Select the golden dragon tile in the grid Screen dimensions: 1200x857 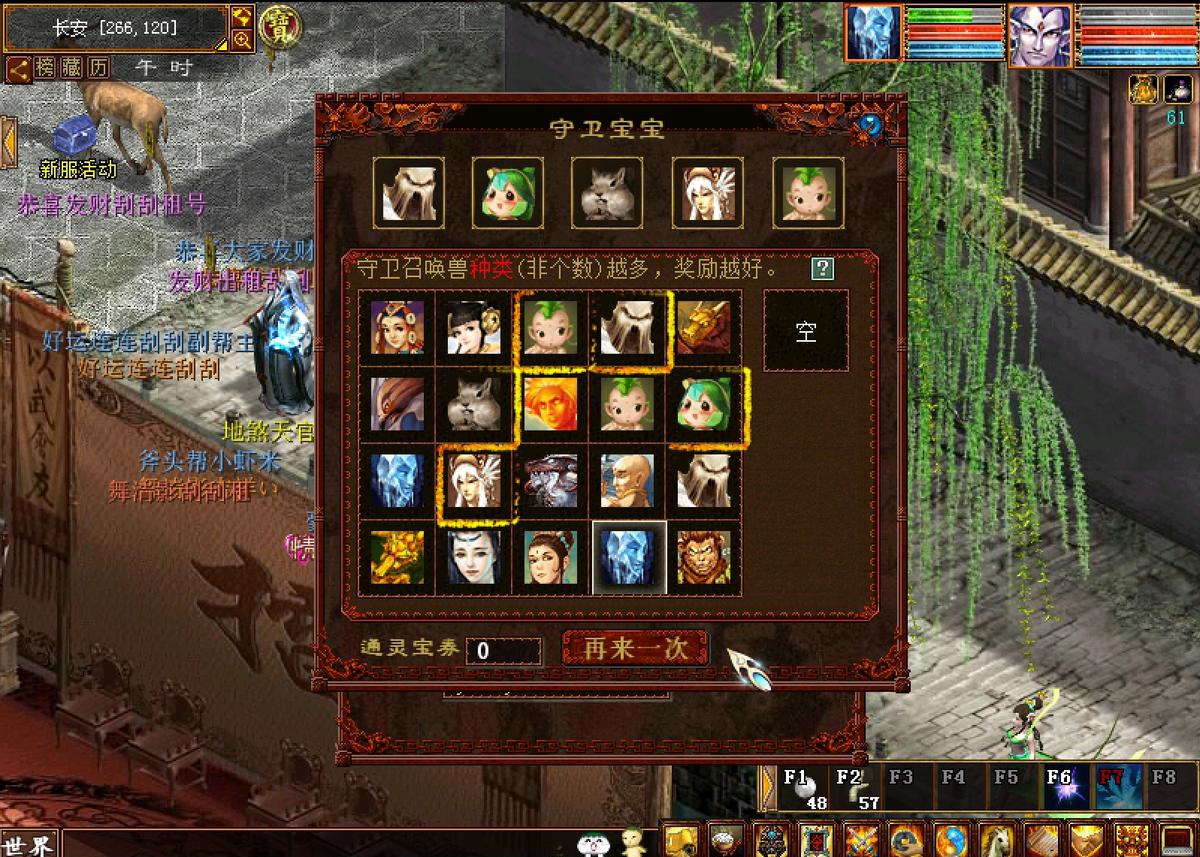click(x=704, y=327)
